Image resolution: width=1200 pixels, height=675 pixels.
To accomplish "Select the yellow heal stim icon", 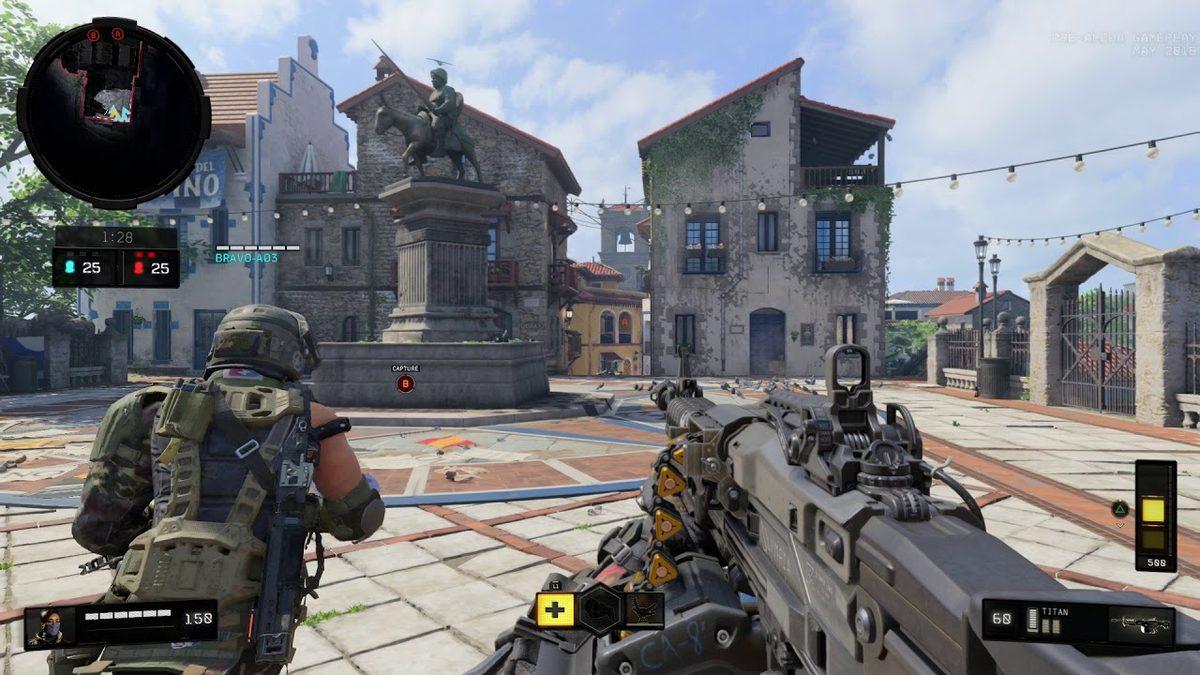I will tap(555, 610).
